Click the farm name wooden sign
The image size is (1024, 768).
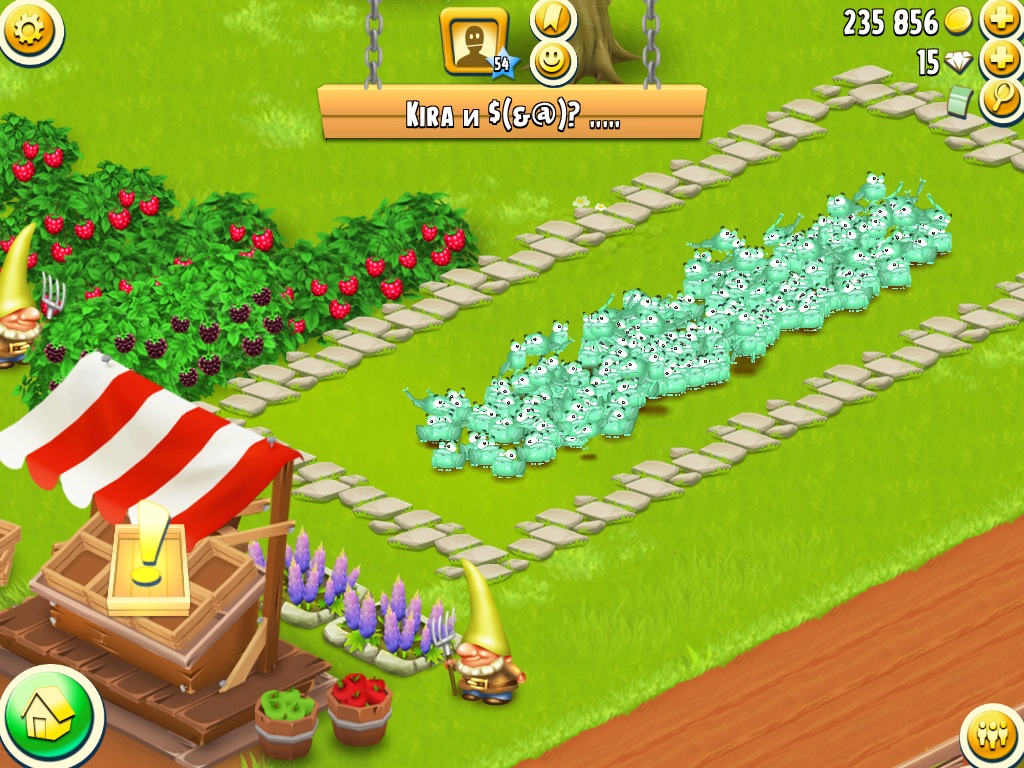pyautogui.click(x=512, y=112)
